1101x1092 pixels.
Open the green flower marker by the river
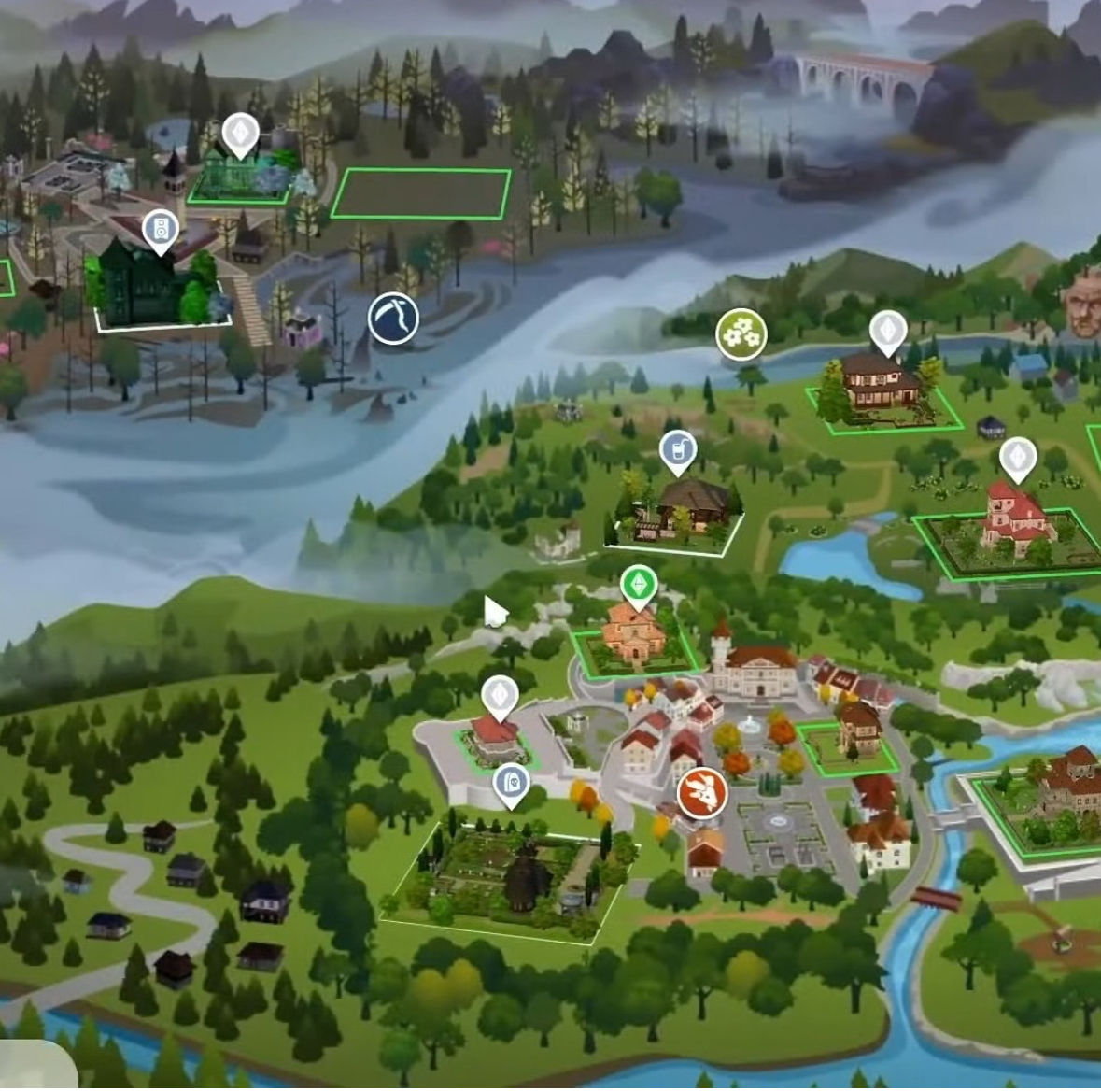point(741,334)
